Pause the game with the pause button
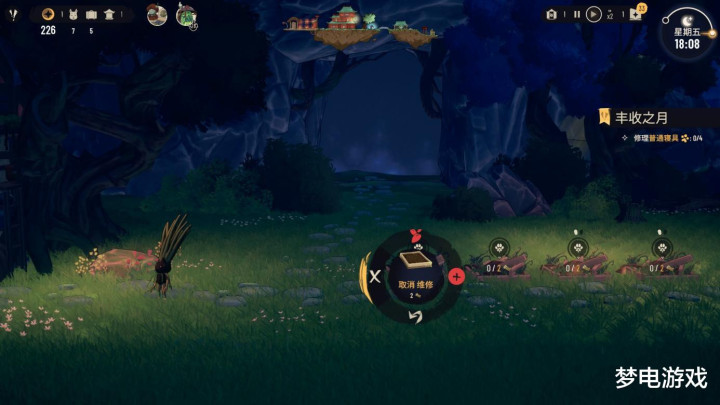Viewport: 720px width, 405px height. pyautogui.click(x=576, y=14)
